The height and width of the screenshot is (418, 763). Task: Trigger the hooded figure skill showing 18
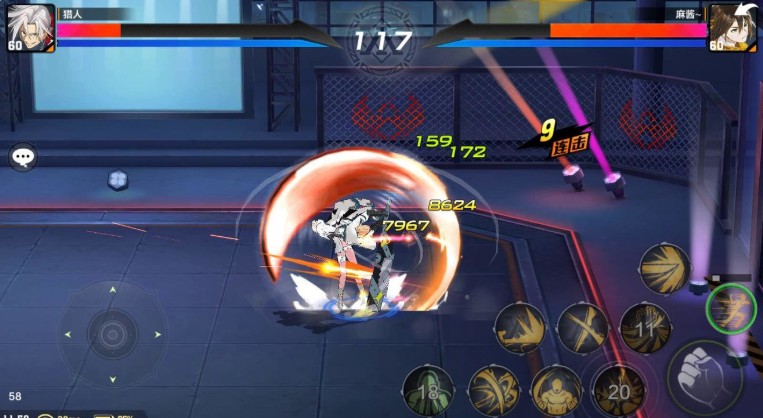pyautogui.click(x=428, y=390)
